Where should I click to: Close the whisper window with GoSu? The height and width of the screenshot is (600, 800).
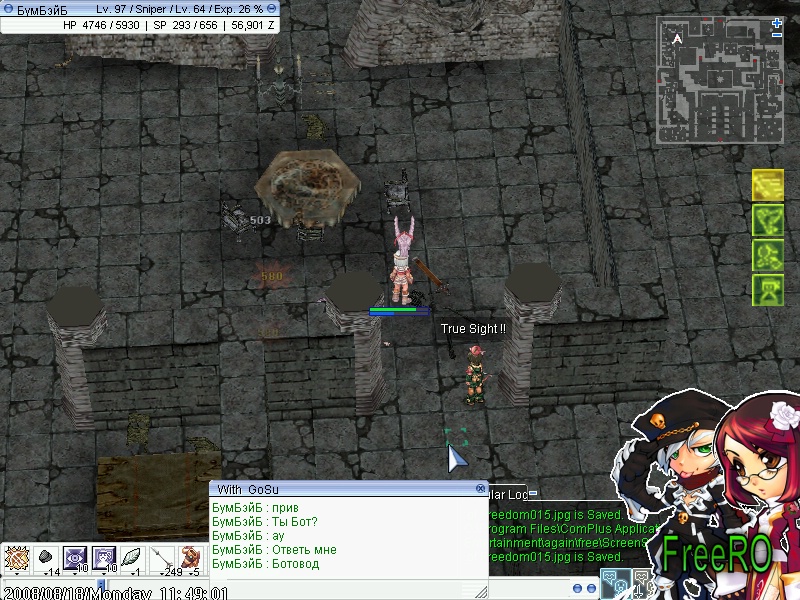pyautogui.click(x=481, y=489)
